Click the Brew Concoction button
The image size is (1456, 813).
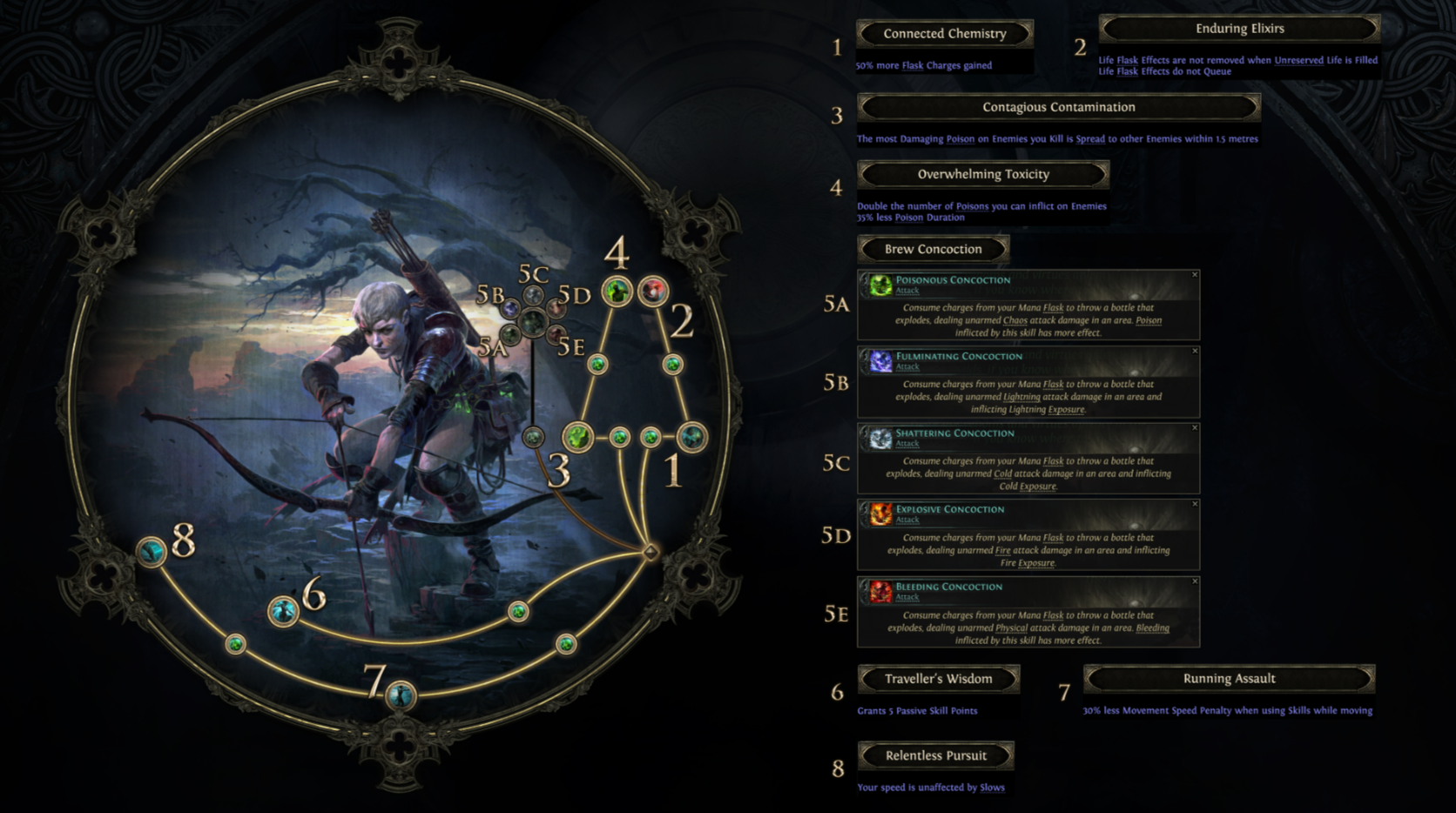tap(931, 249)
